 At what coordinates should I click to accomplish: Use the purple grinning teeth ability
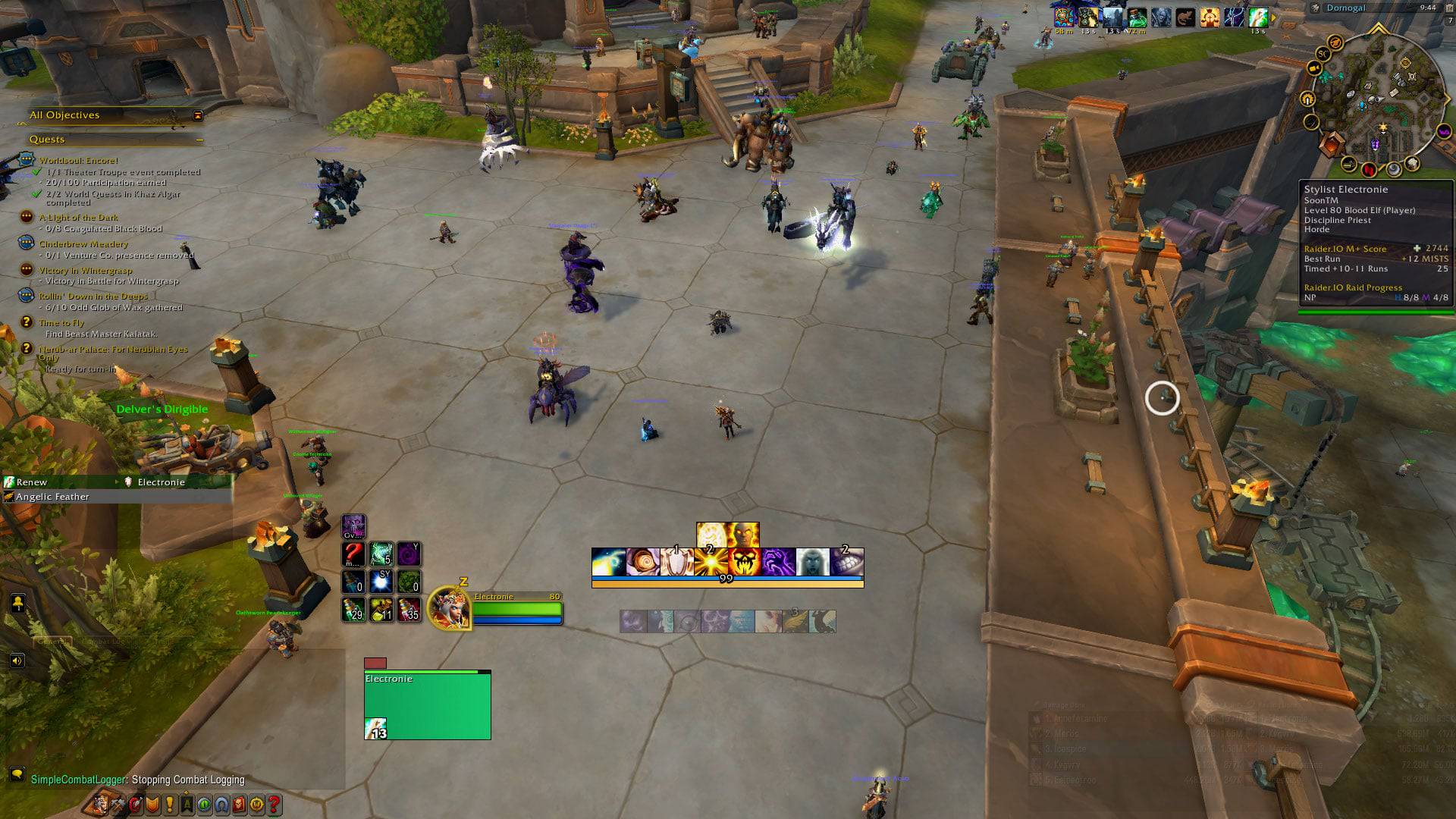pyautogui.click(x=846, y=562)
